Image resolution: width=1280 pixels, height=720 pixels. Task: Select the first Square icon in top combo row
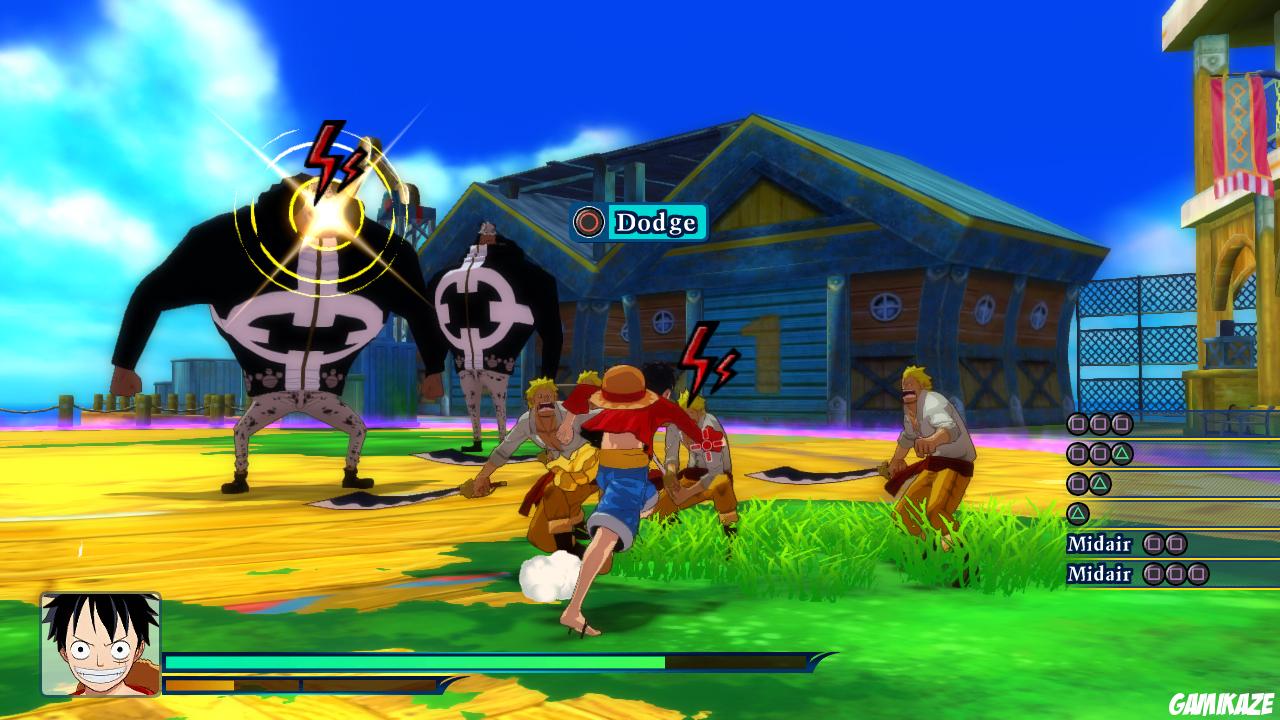(1077, 424)
